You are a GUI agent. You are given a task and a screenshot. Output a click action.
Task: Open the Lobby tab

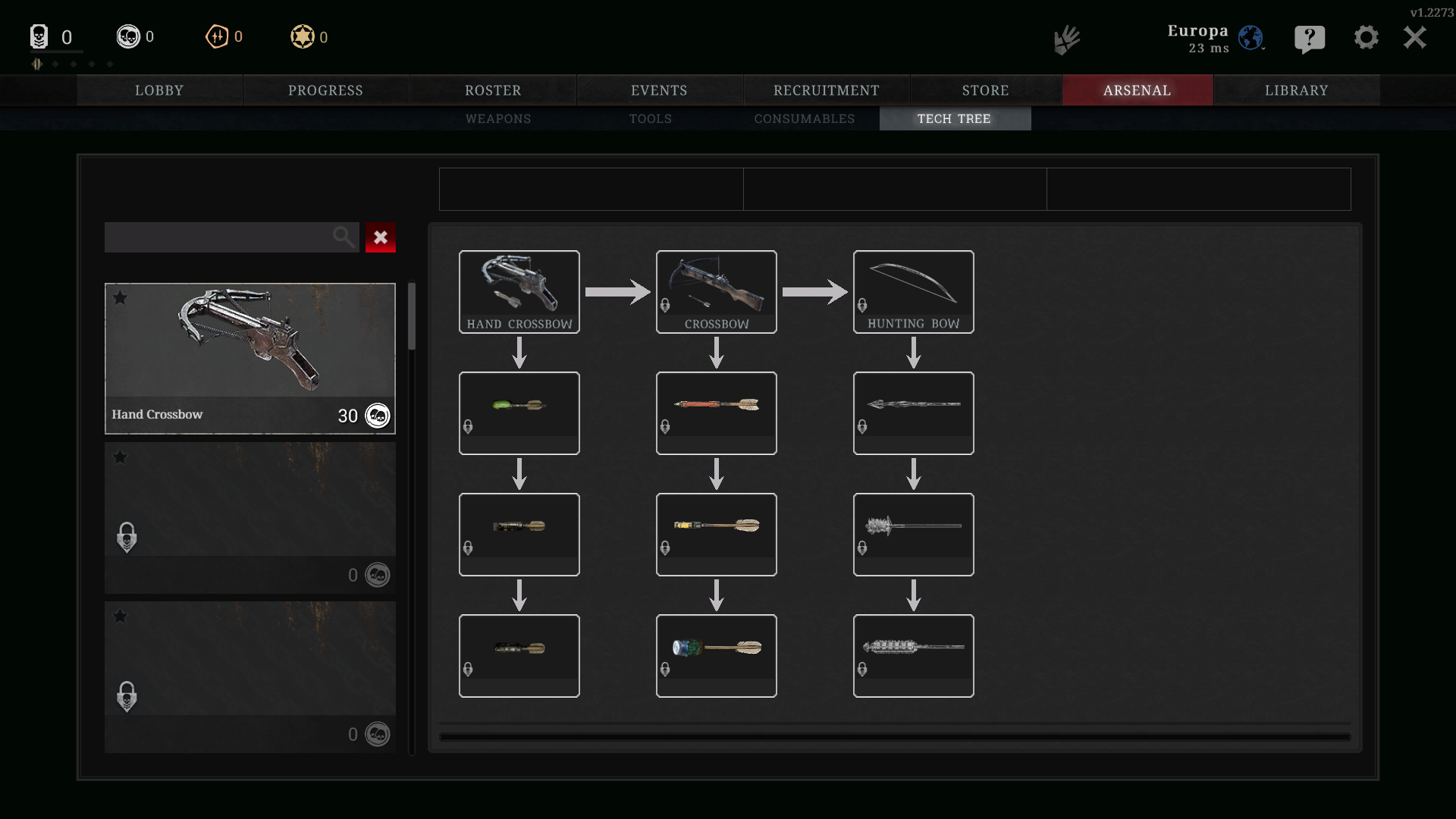[x=159, y=90]
